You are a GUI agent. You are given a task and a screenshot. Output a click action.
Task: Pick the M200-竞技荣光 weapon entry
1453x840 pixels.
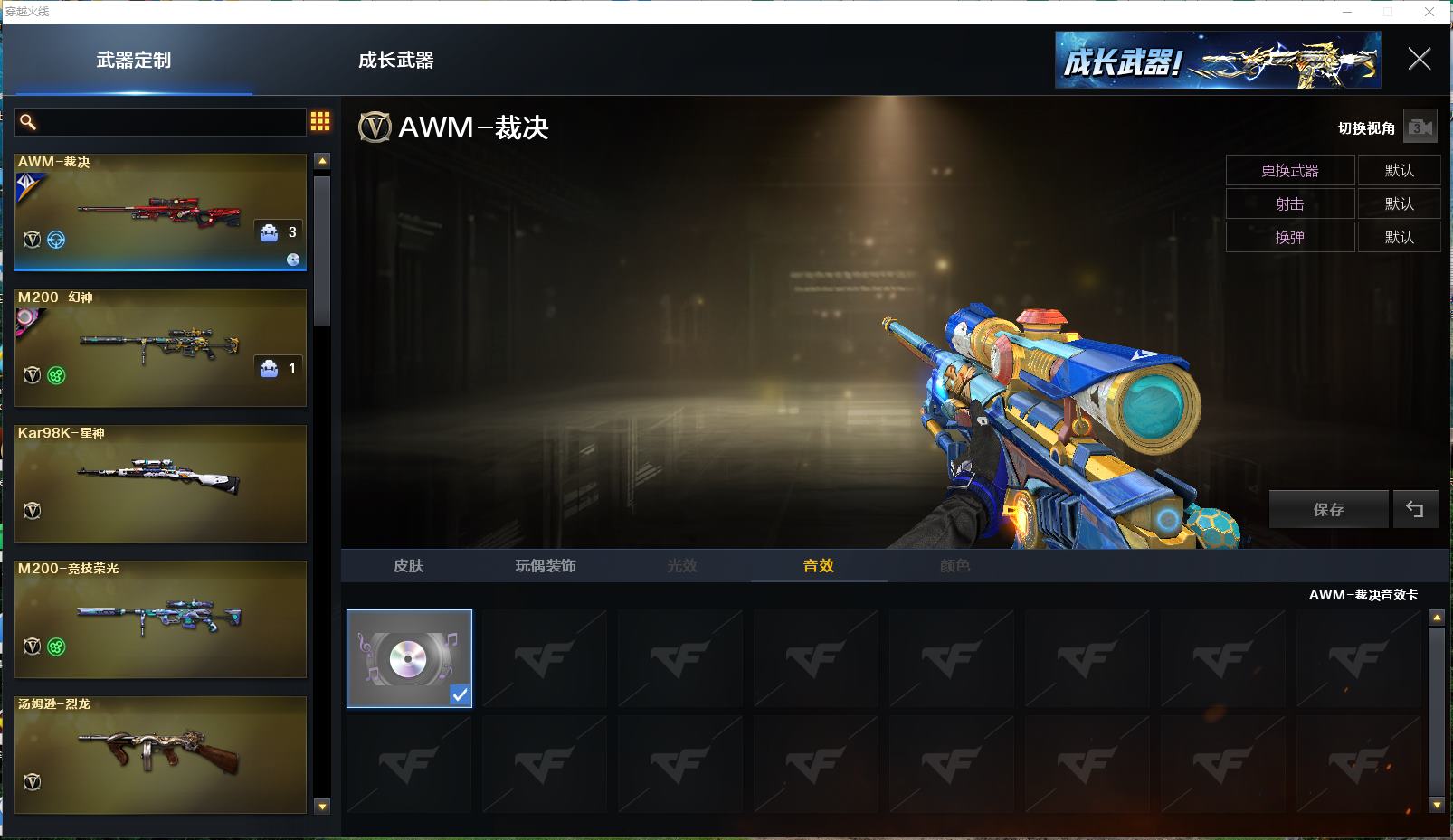tap(160, 619)
